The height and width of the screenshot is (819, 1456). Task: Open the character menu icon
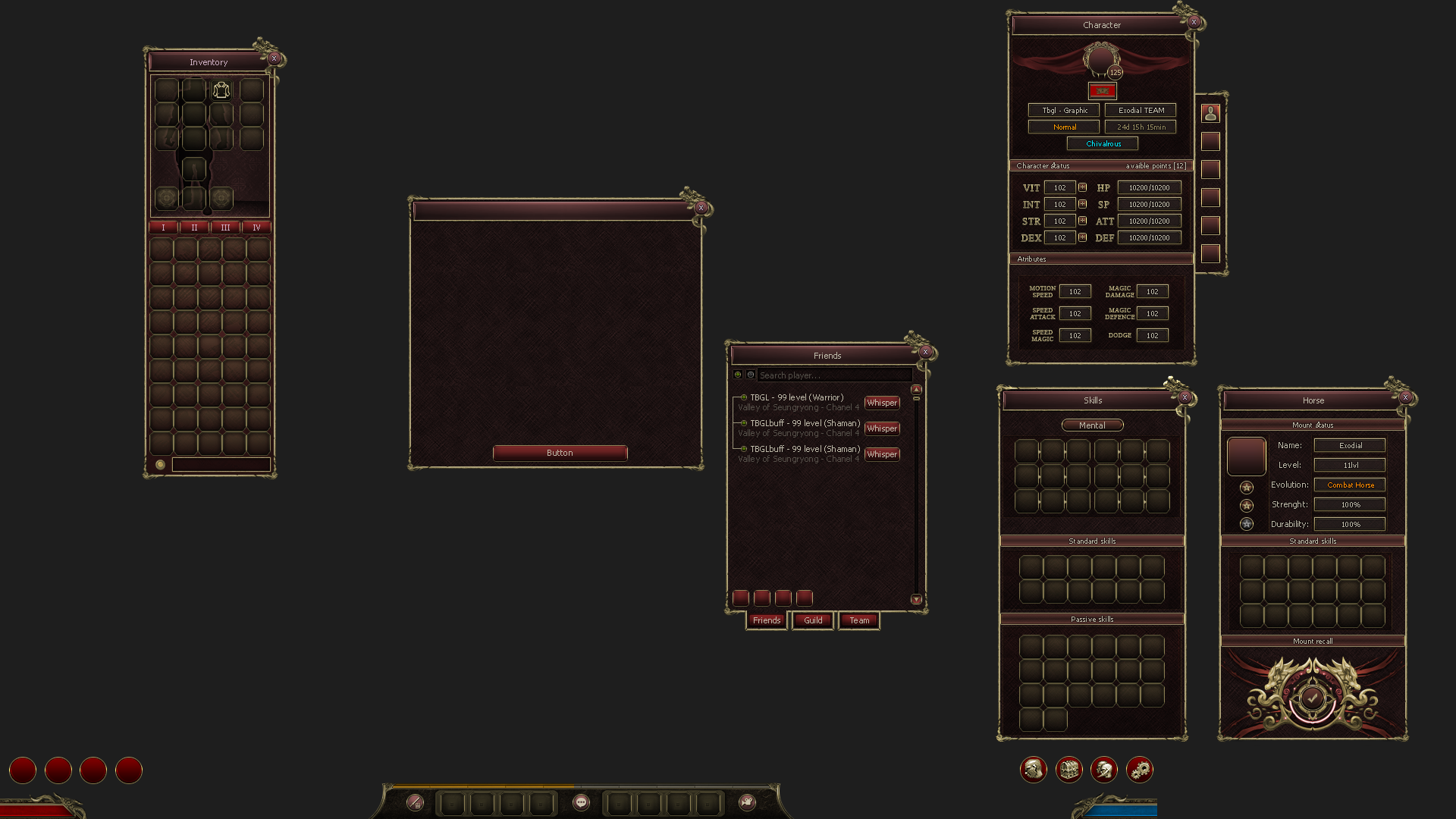coord(1032,769)
